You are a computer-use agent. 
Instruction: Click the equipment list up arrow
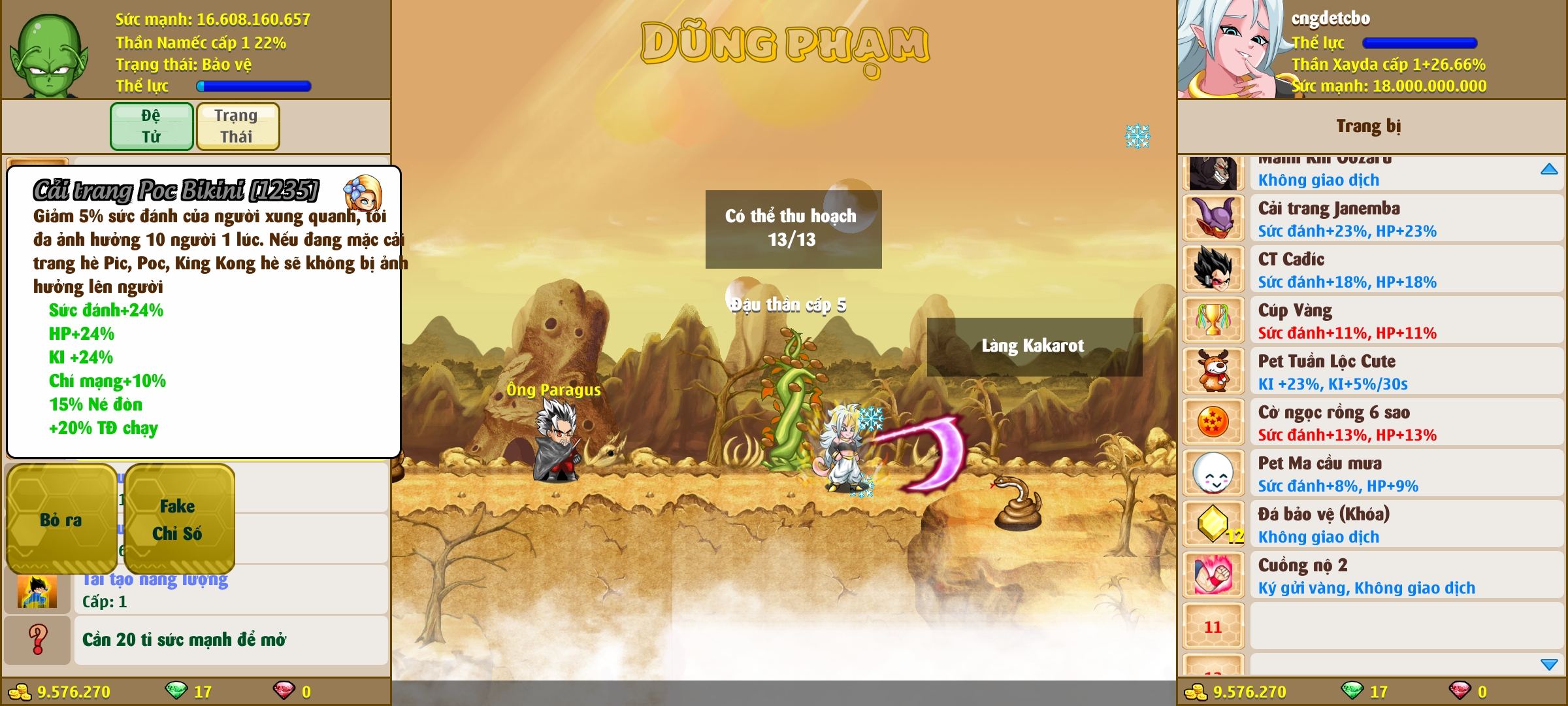pos(1549,169)
